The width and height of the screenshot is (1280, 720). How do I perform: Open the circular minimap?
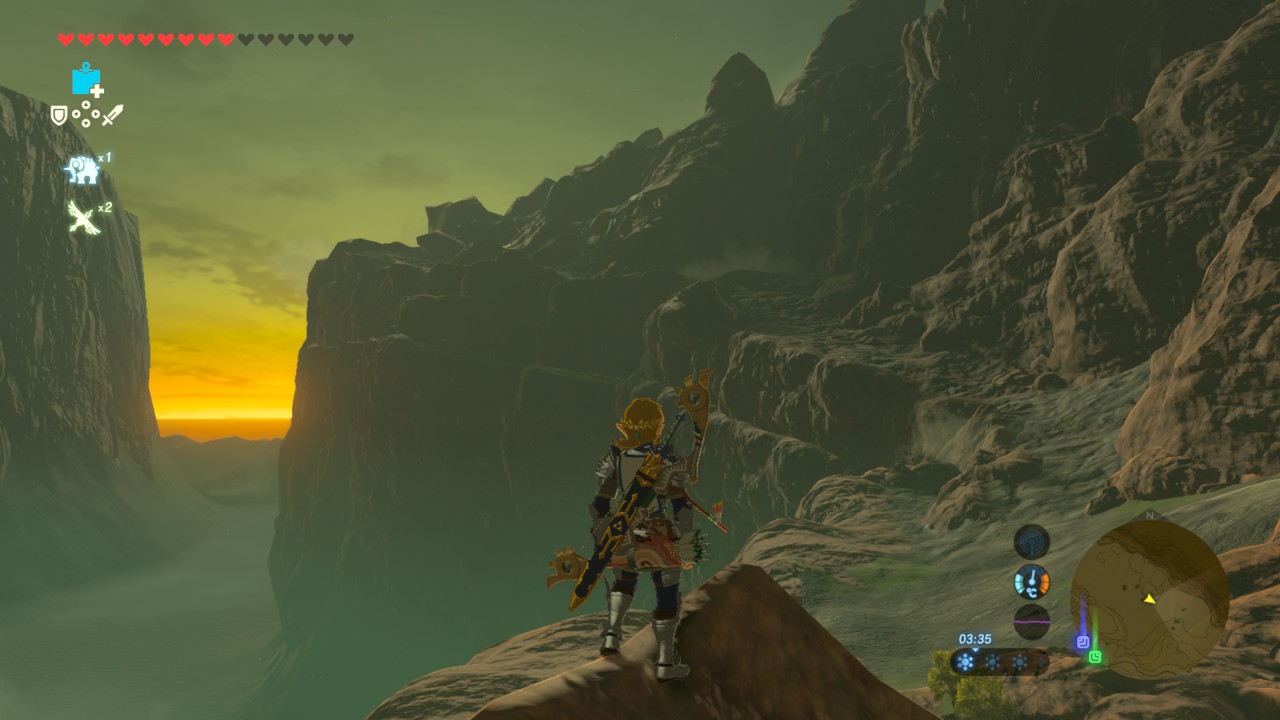click(x=1149, y=598)
